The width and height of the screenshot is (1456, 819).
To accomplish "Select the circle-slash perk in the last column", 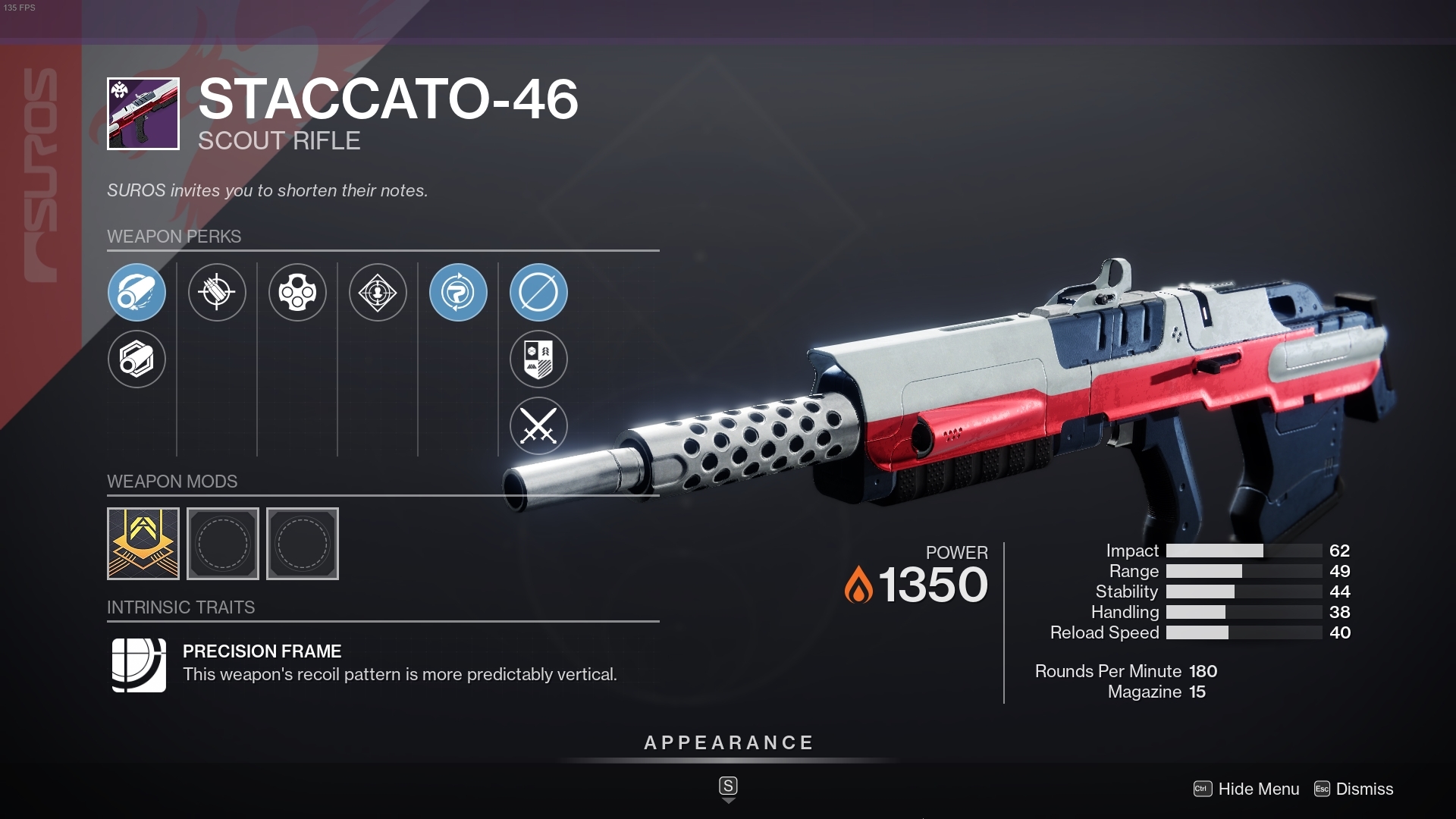I will [539, 293].
